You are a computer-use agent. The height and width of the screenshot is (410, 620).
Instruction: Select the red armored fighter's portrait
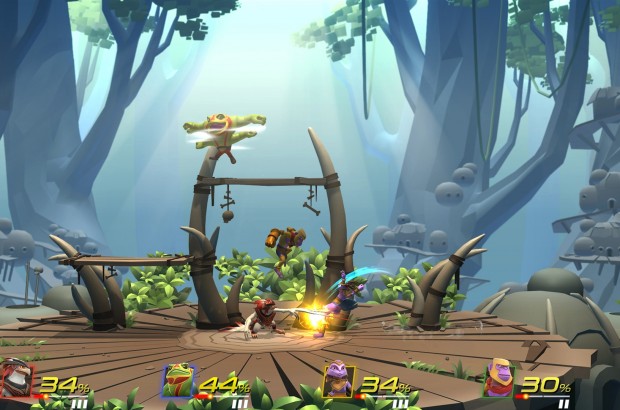[18, 381]
